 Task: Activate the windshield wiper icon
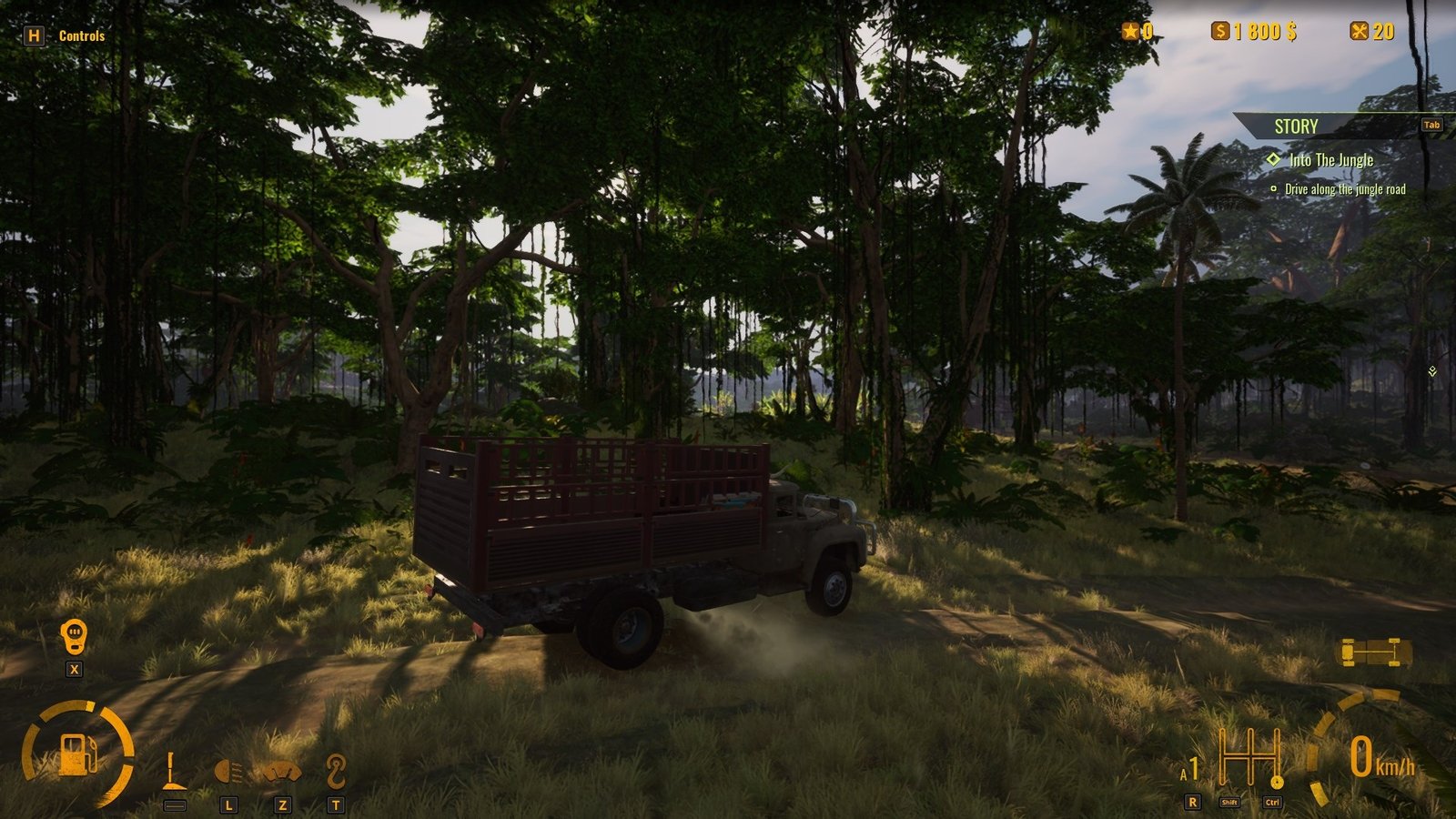282,773
